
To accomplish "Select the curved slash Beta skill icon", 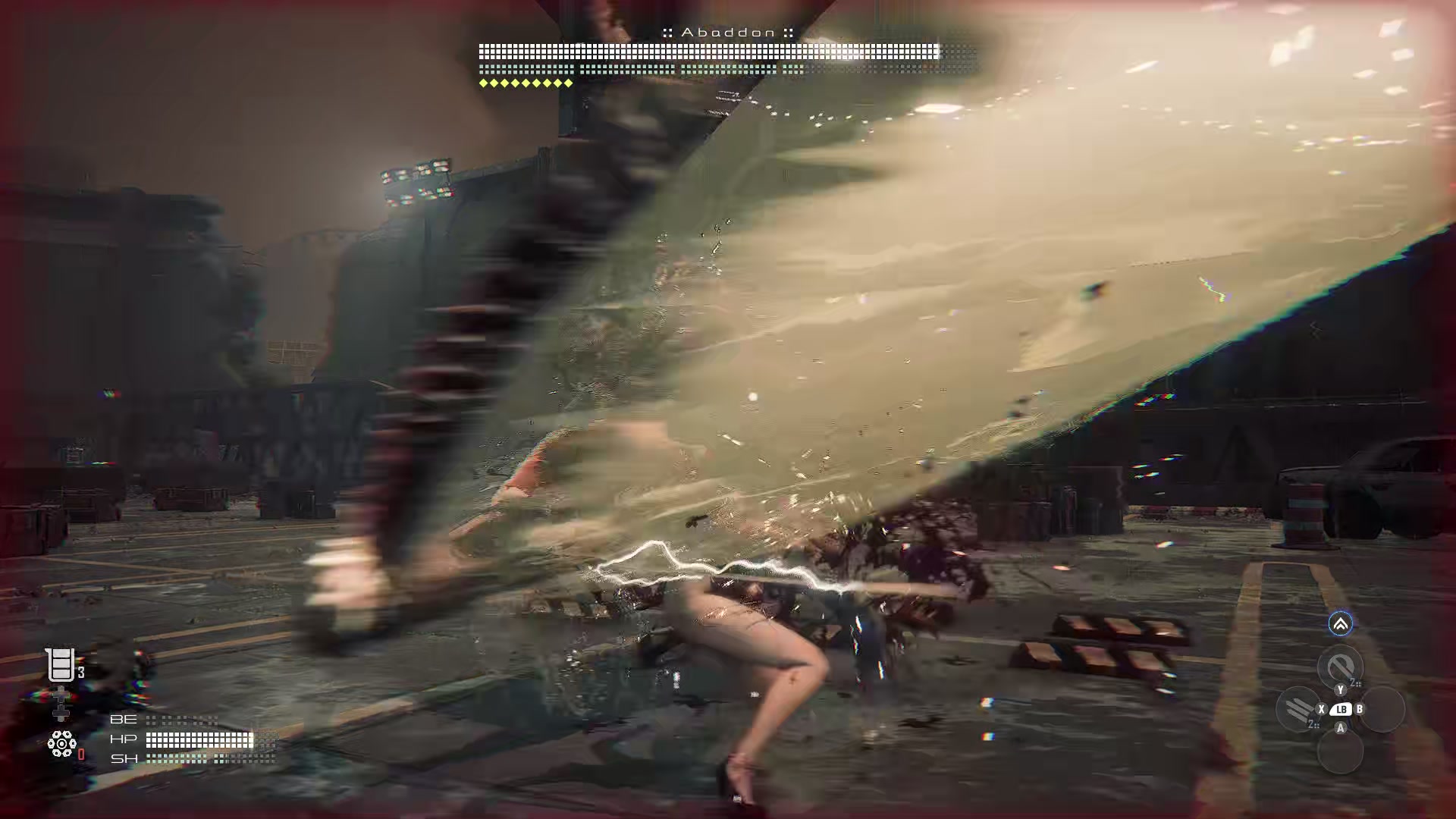I will pyautogui.click(x=1340, y=666).
